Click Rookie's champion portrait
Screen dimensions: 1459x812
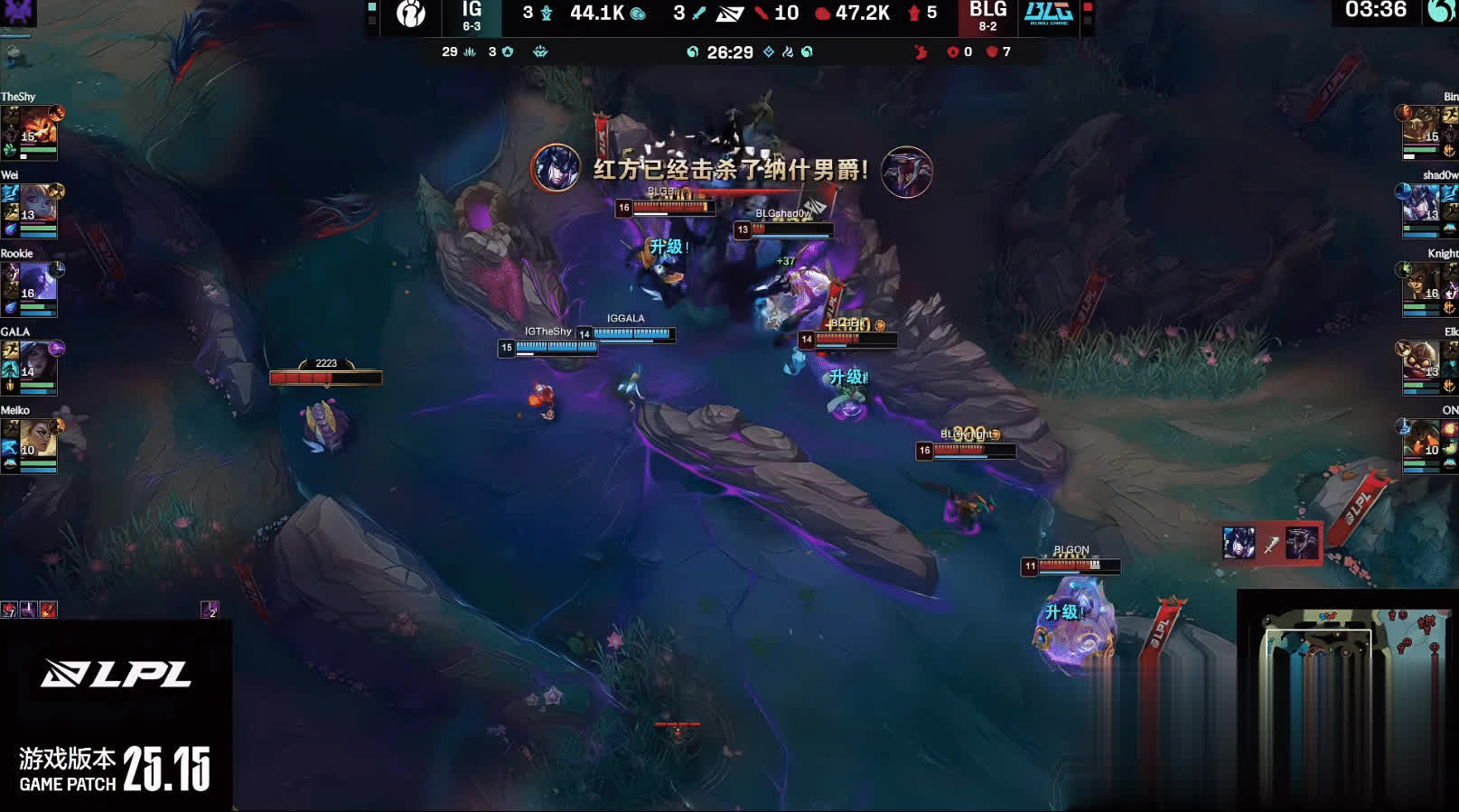38,285
